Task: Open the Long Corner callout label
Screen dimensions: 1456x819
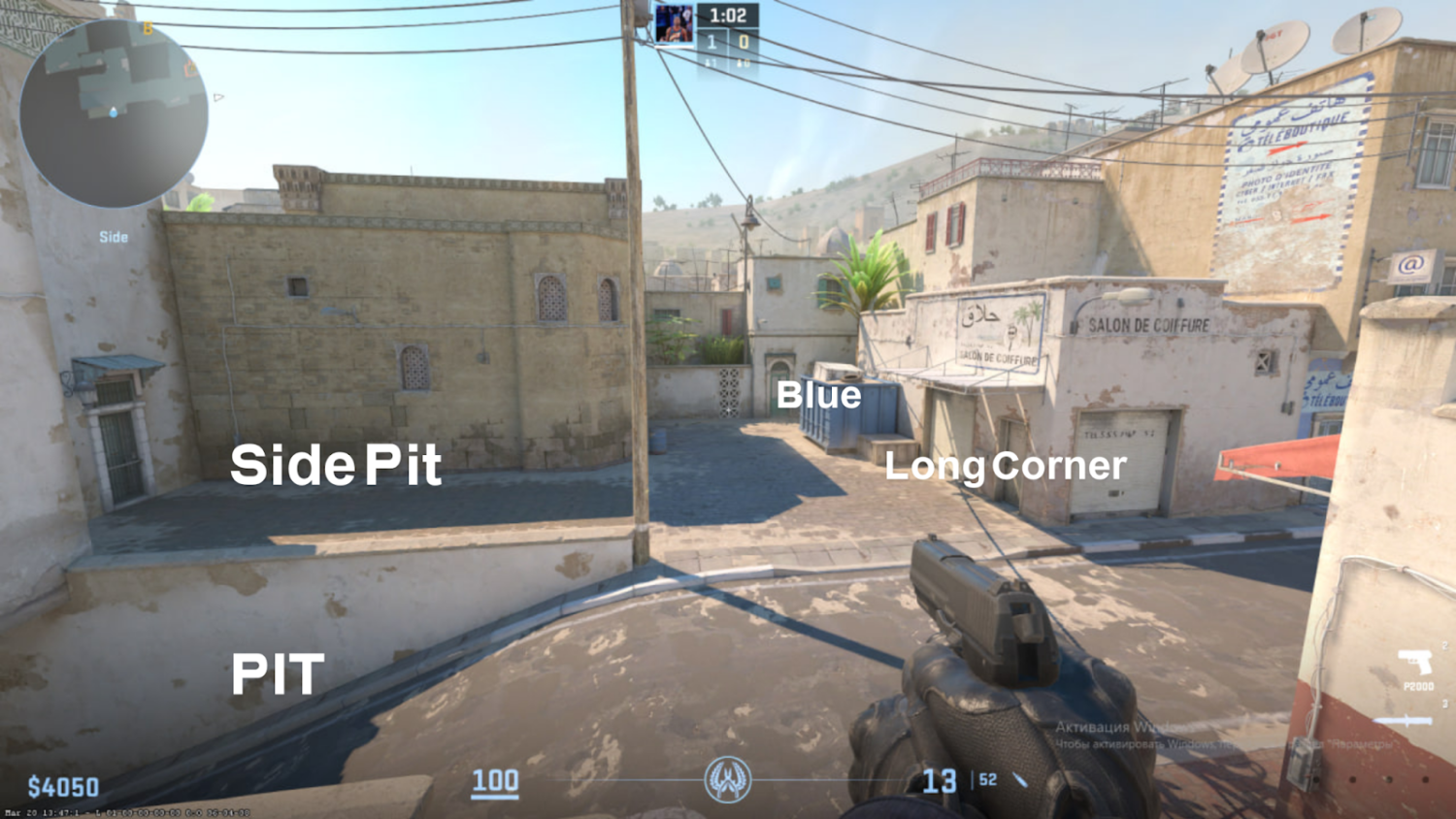Action: coord(1006,467)
